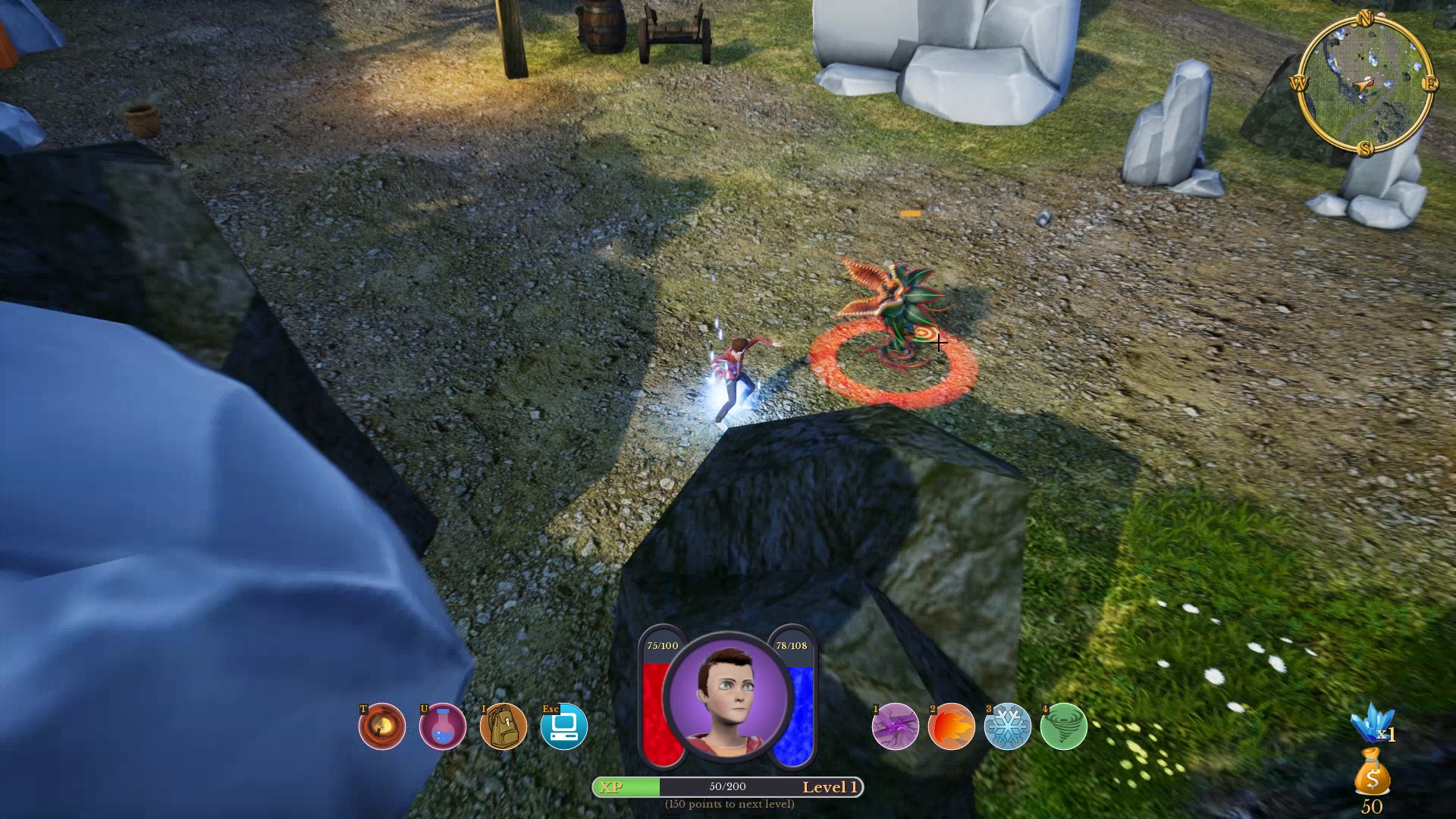Open the computer system menu icon
1456x819 pixels.
[x=564, y=726]
